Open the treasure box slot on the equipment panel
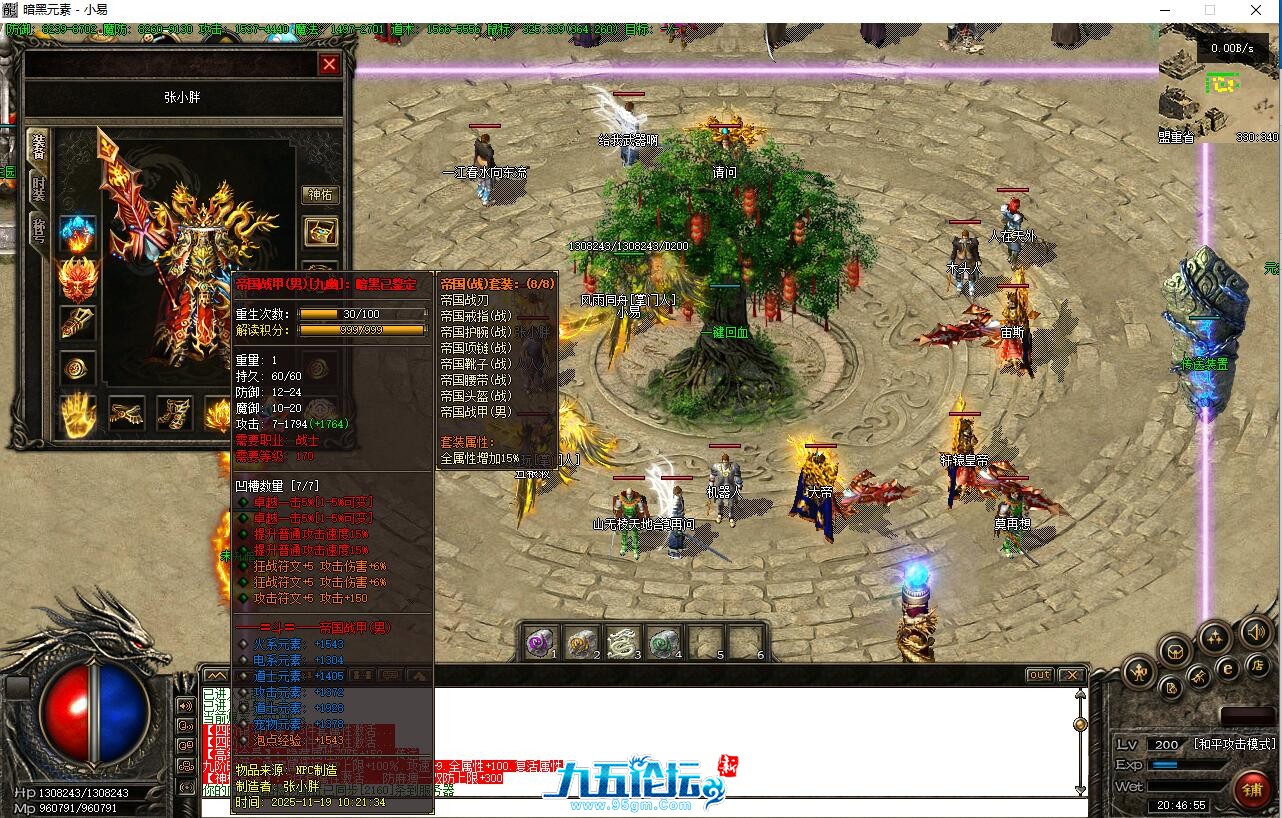The width and height of the screenshot is (1282, 818). pos(322,233)
